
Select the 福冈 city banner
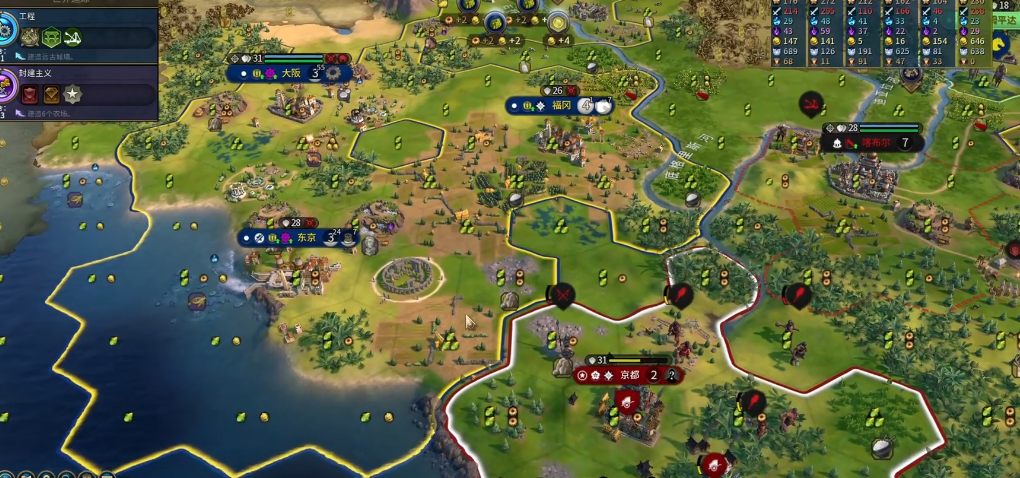point(560,105)
